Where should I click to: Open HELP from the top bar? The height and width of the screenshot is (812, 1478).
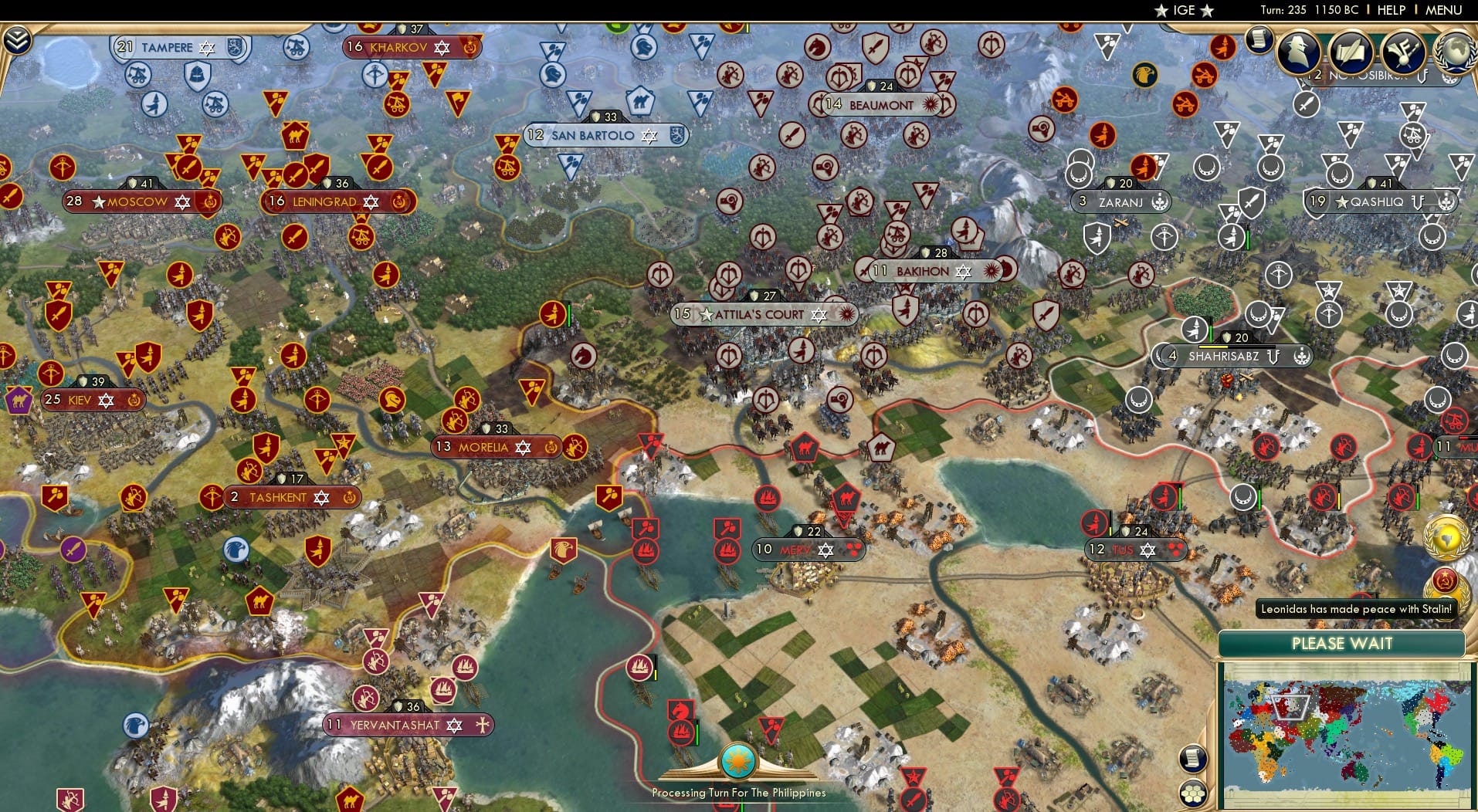[1391, 10]
